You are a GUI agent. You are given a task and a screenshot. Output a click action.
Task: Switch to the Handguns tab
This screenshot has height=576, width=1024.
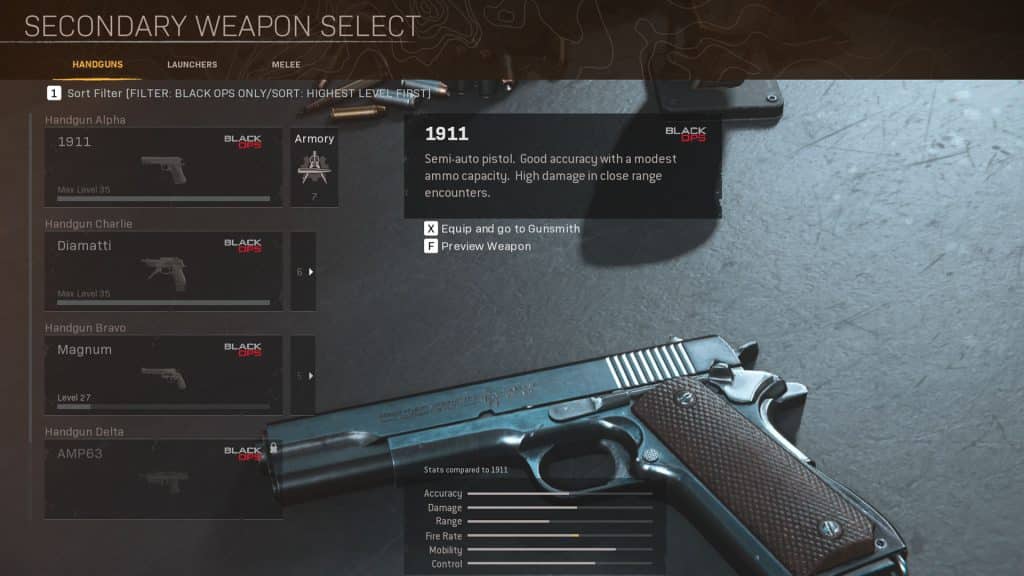point(97,65)
